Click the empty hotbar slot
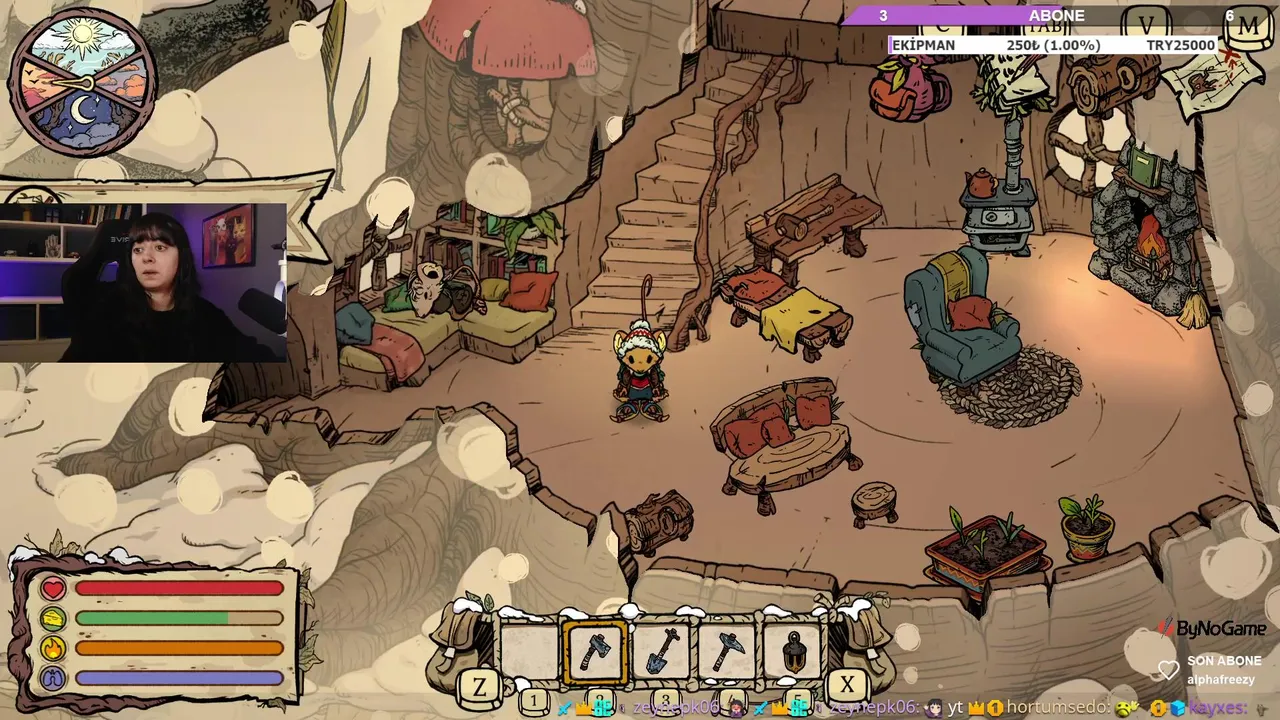Viewport: 1280px width, 720px height. tap(530, 653)
